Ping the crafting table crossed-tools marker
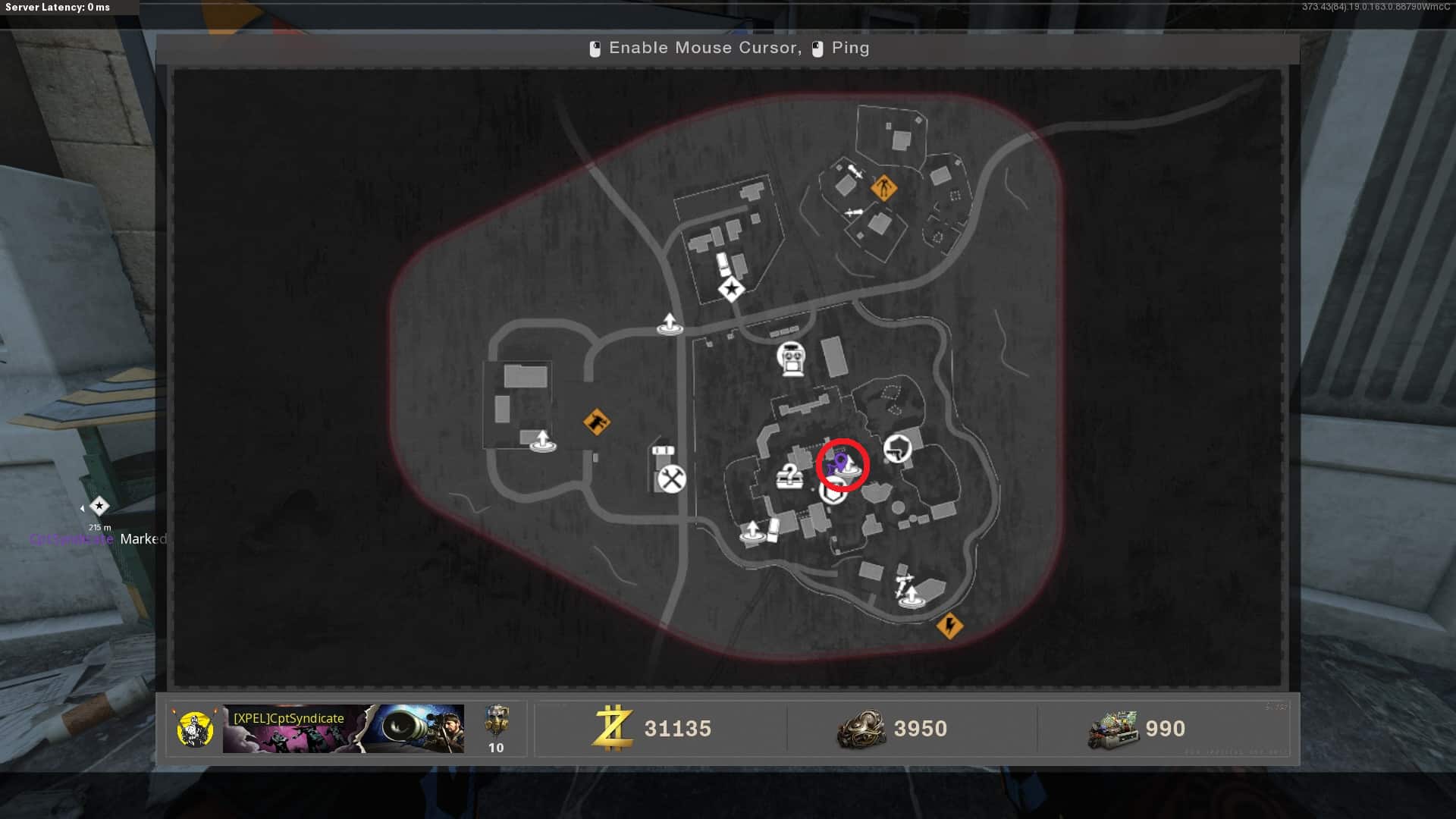Image resolution: width=1456 pixels, height=819 pixels. click(671, 479)
